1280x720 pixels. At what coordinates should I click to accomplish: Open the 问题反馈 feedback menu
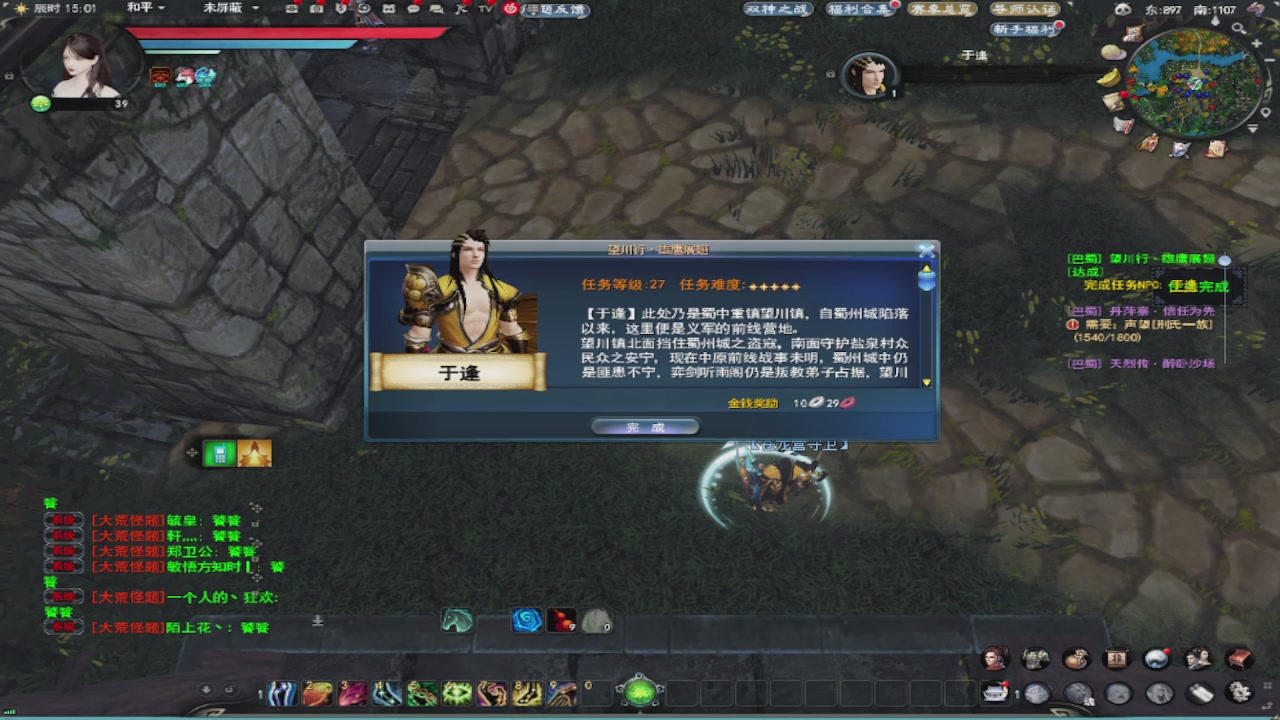tap(553, 10)
